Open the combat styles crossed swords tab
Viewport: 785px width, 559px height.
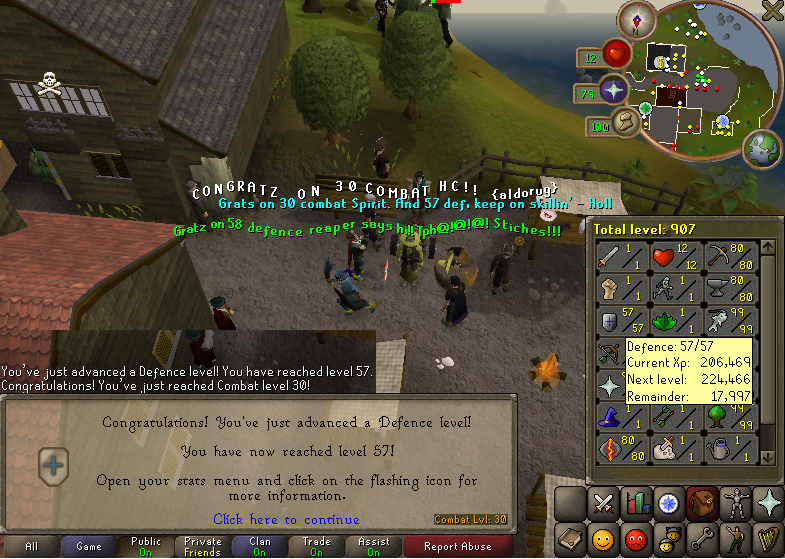(603, 502)
